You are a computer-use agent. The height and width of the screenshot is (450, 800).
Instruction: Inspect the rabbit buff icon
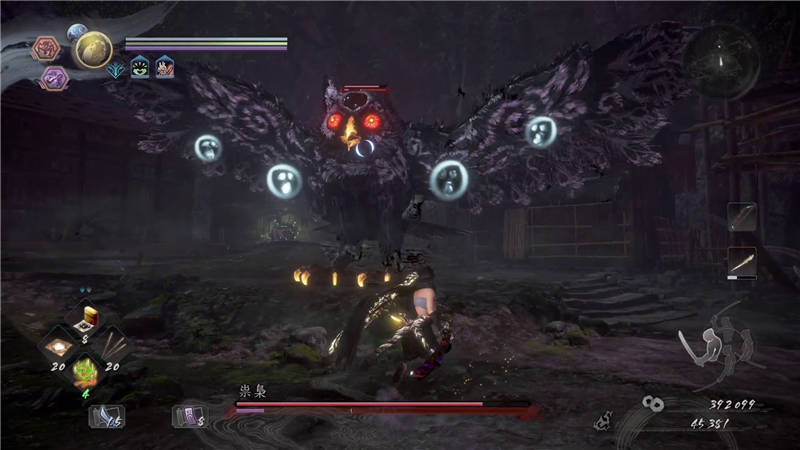click(164, 67)
